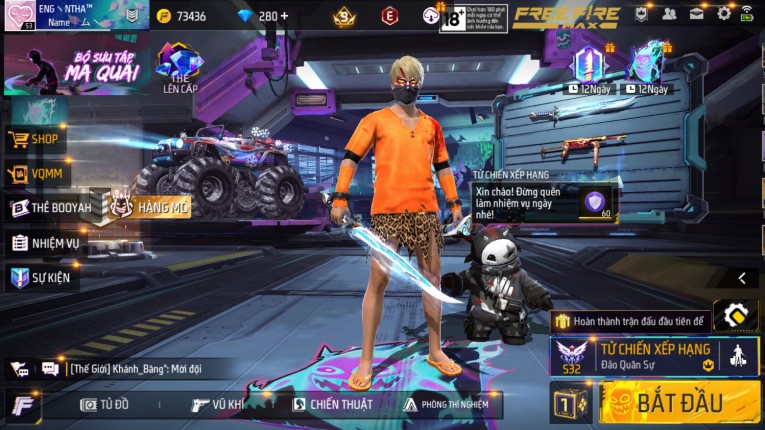Open the Chiến Thuật tactics tab
Viewport: 765px width, 430px height.
pyautogui.click(x=332, y=404)
